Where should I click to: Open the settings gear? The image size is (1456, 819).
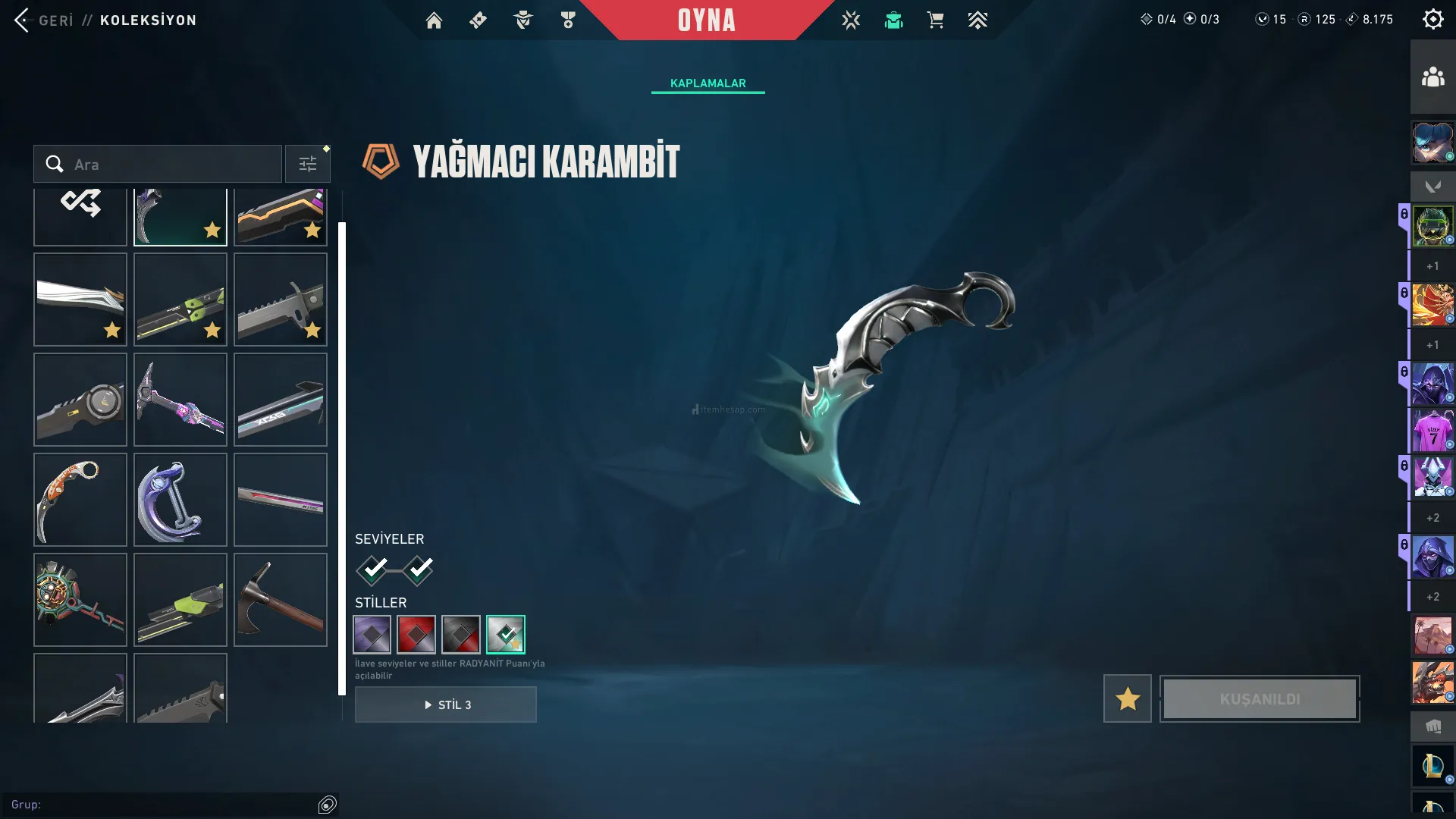click(1432, 20)
